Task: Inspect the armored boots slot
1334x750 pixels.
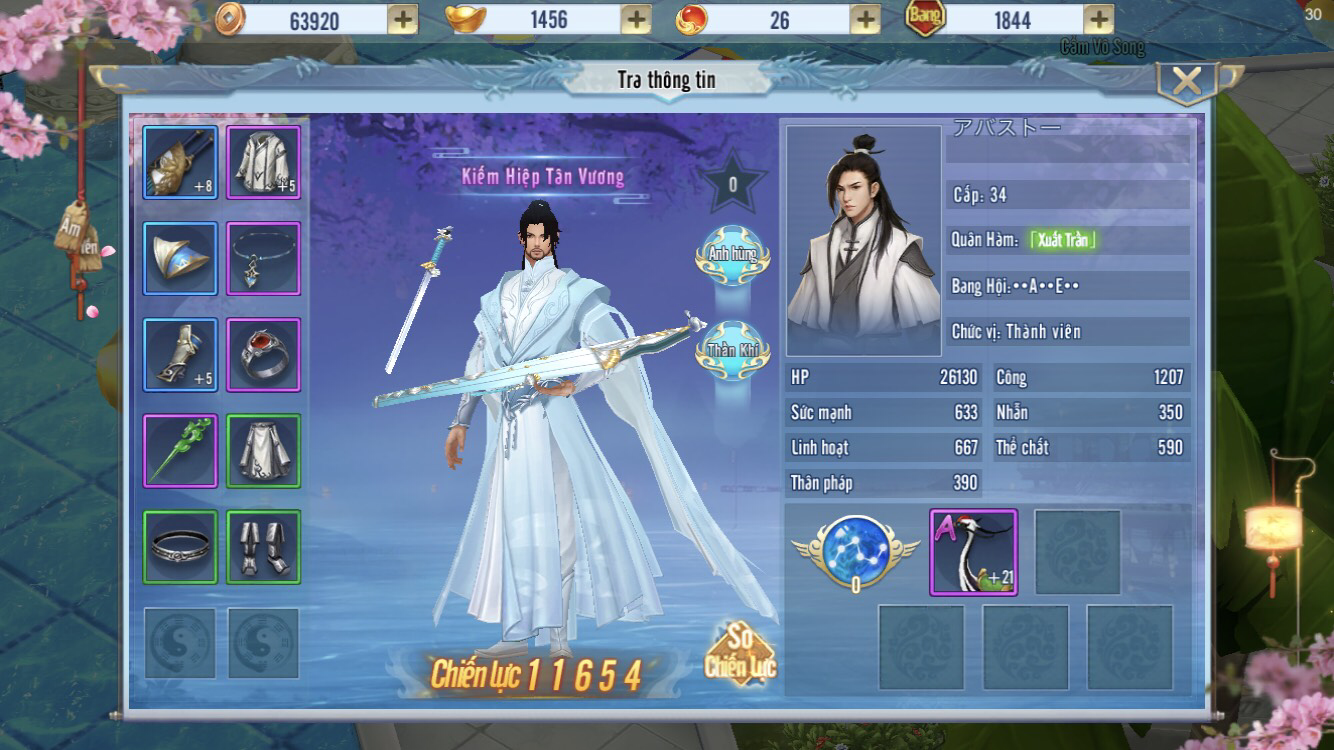Action: (x=264, y=546)
